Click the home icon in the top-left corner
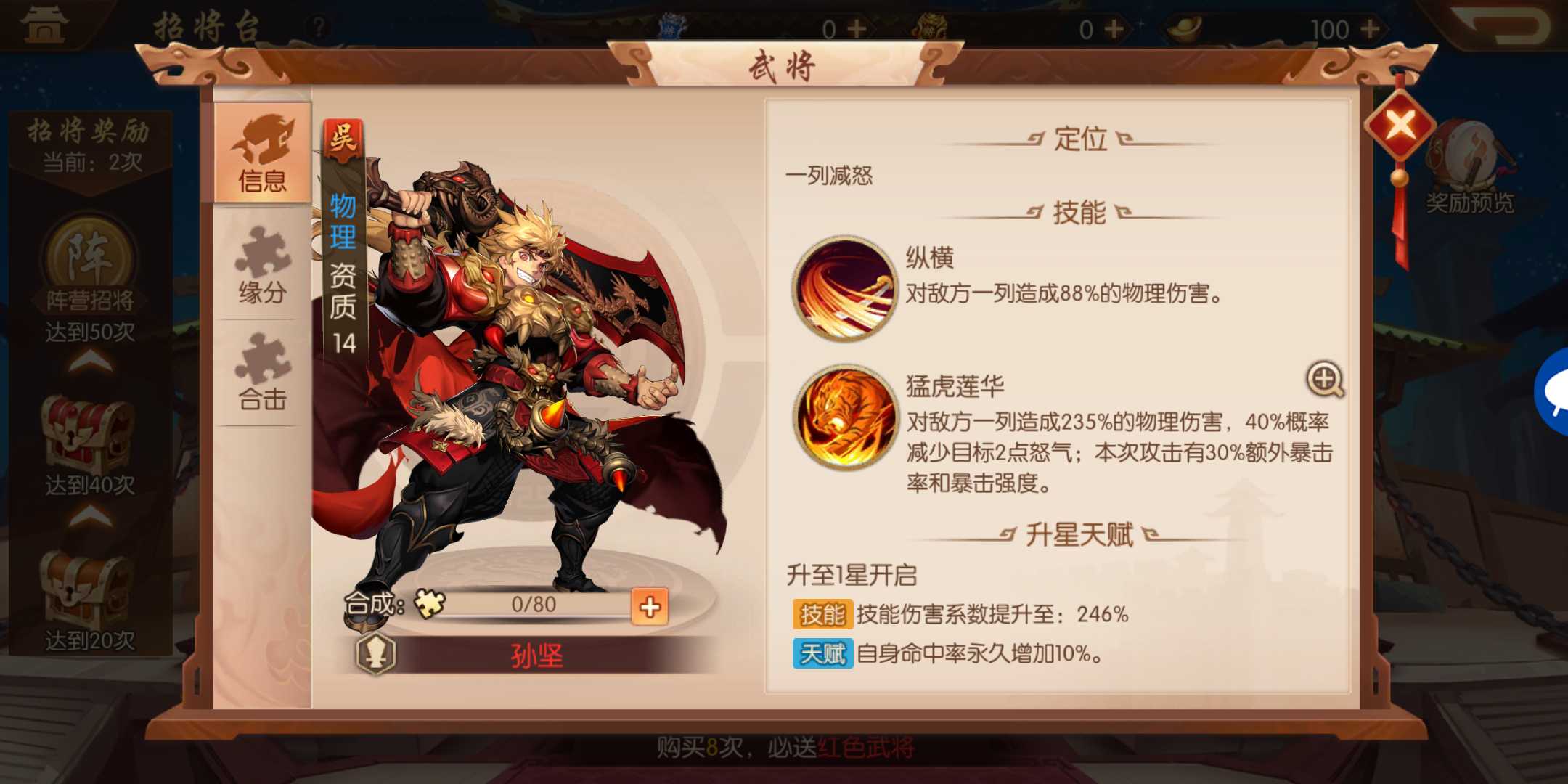Viewport: 1568px width, 784px height. coord(44,25)
